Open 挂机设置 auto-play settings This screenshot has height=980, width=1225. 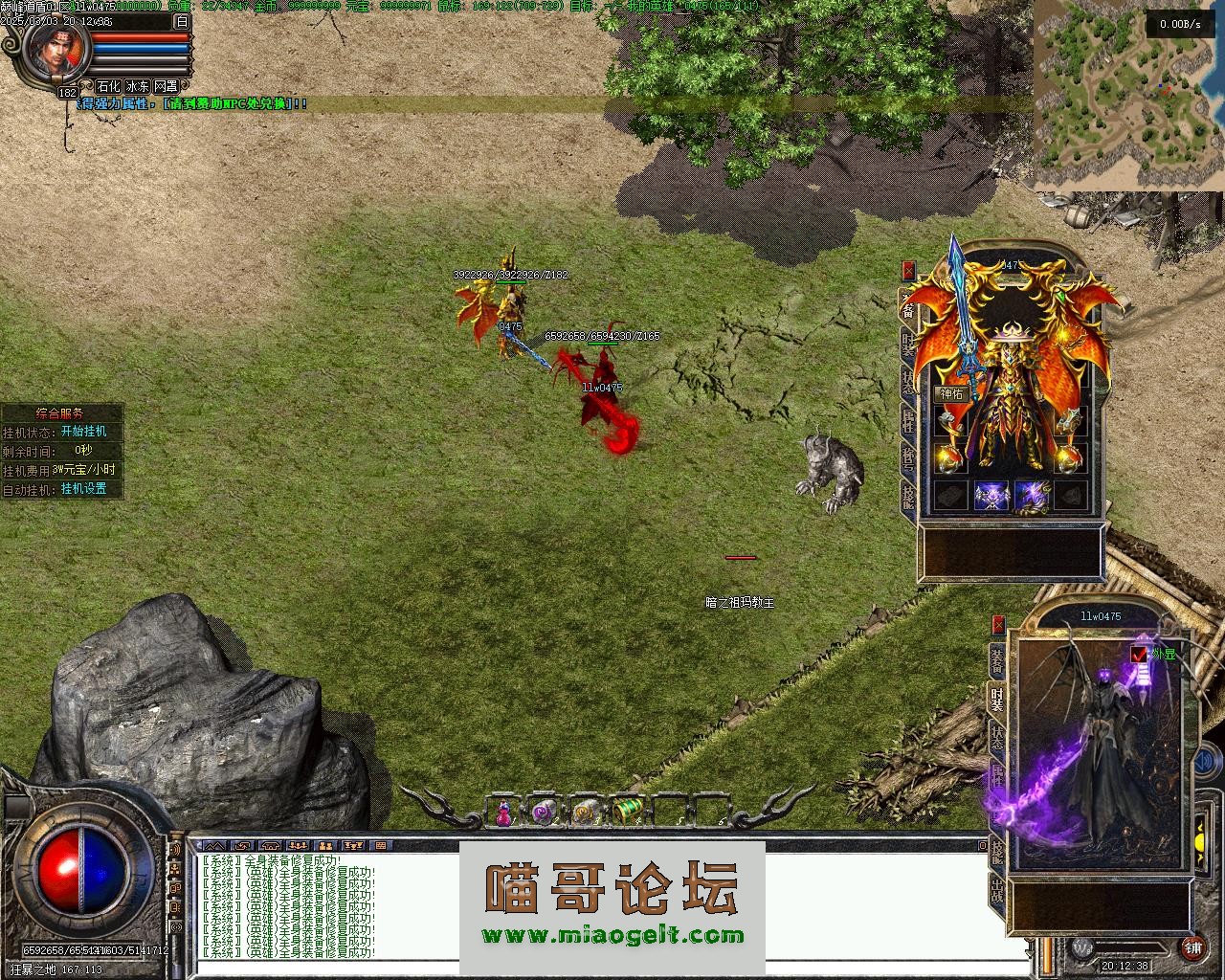[84, 489]
